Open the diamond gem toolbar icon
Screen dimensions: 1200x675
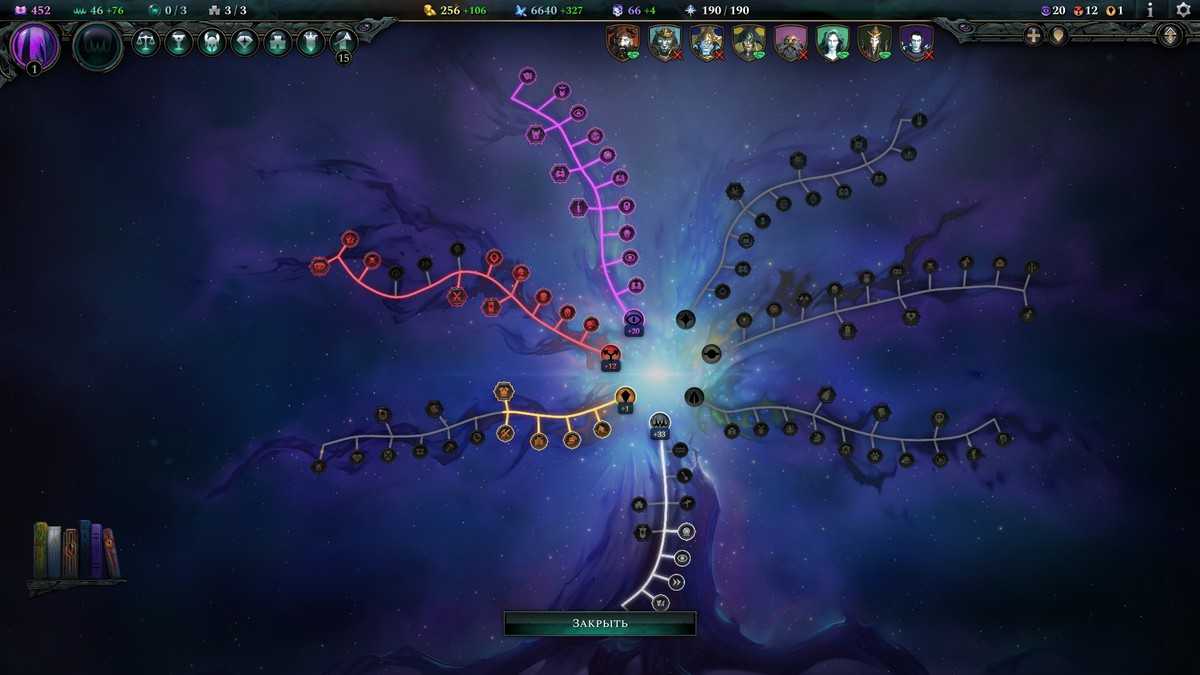[245, 43]
